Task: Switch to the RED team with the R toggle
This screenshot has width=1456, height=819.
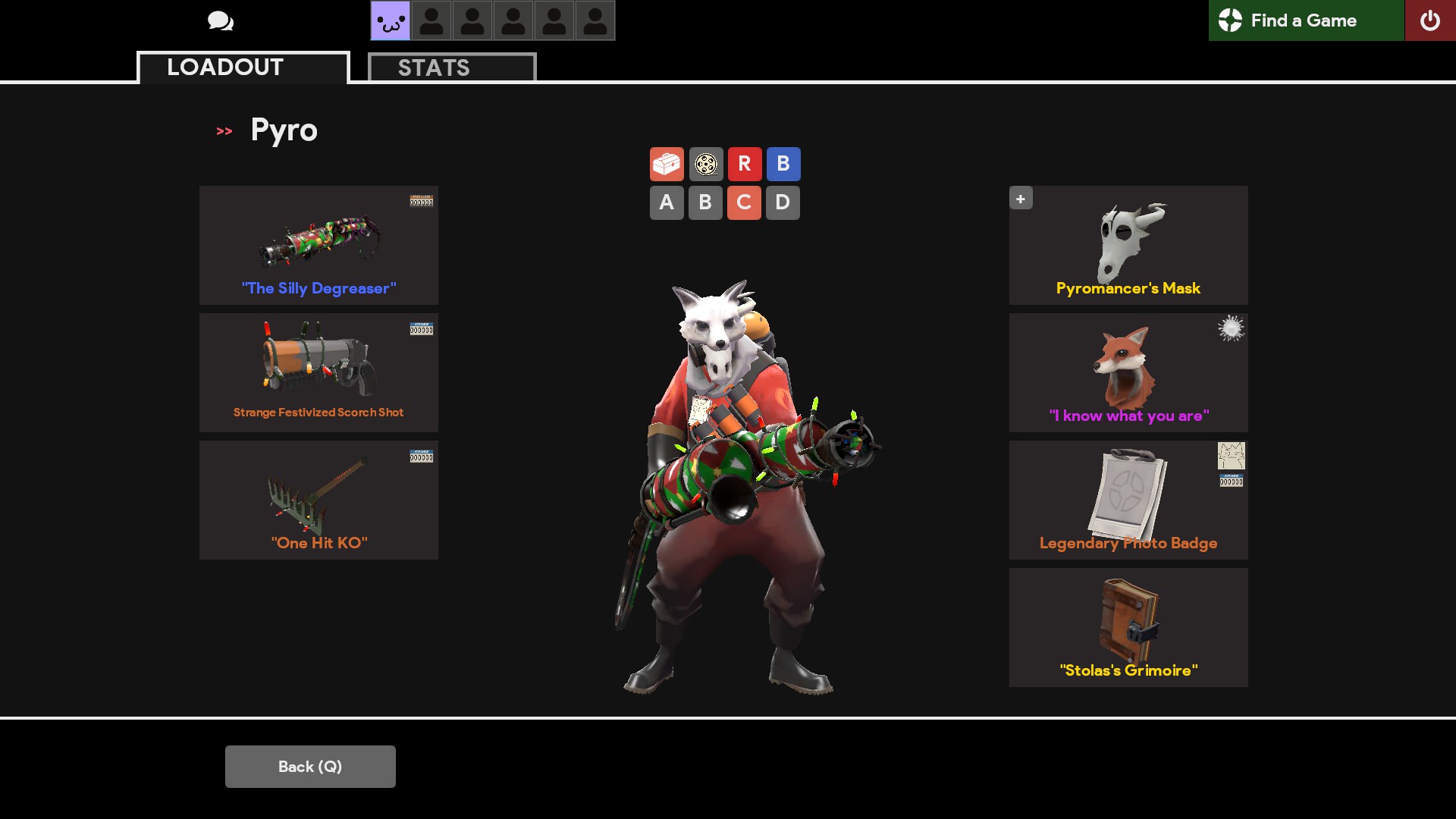Action: pyautogui.click(x=745, y=164)
